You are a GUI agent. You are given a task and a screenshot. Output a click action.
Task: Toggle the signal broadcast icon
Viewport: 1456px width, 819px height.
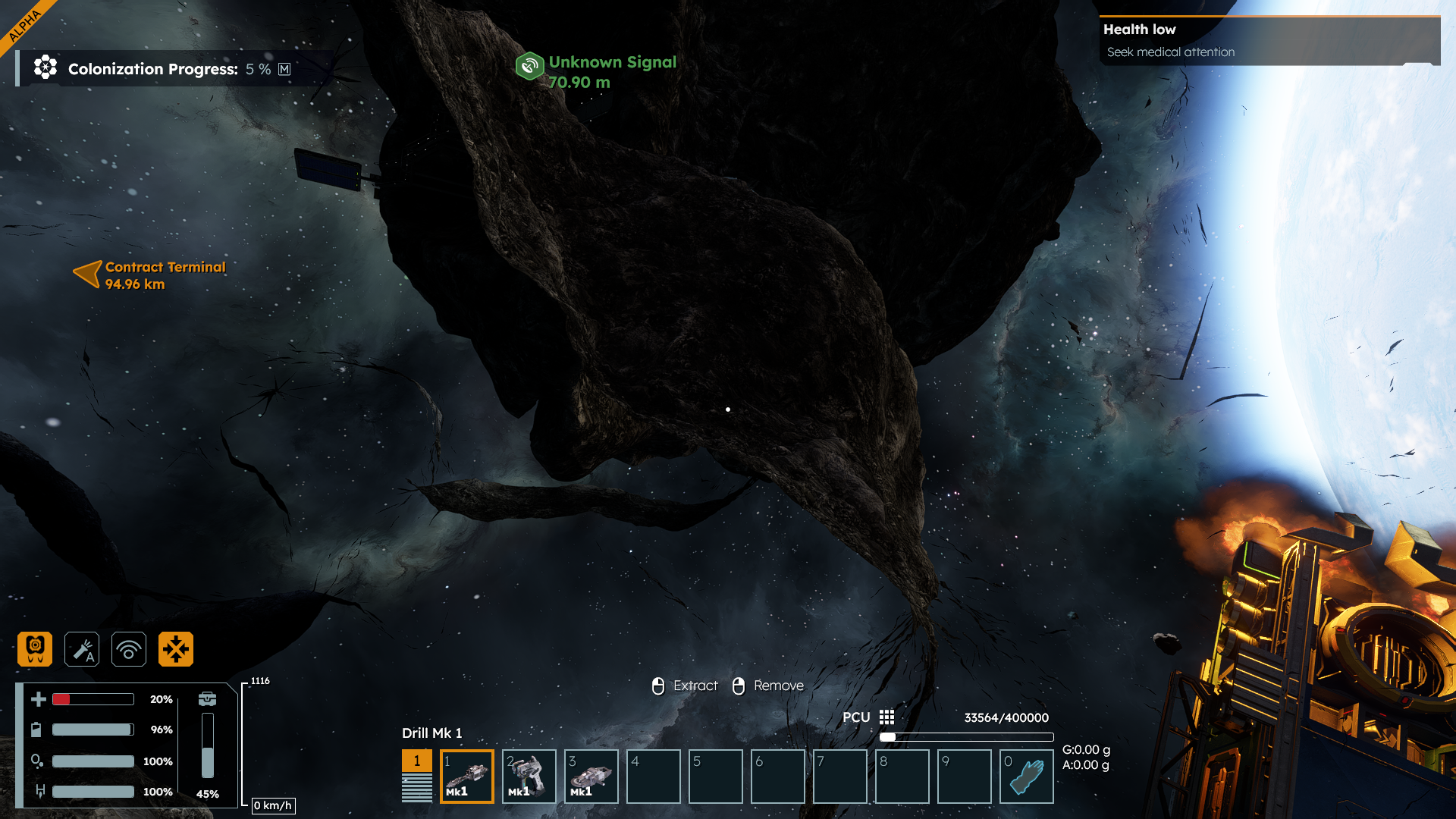pos(129,649)
